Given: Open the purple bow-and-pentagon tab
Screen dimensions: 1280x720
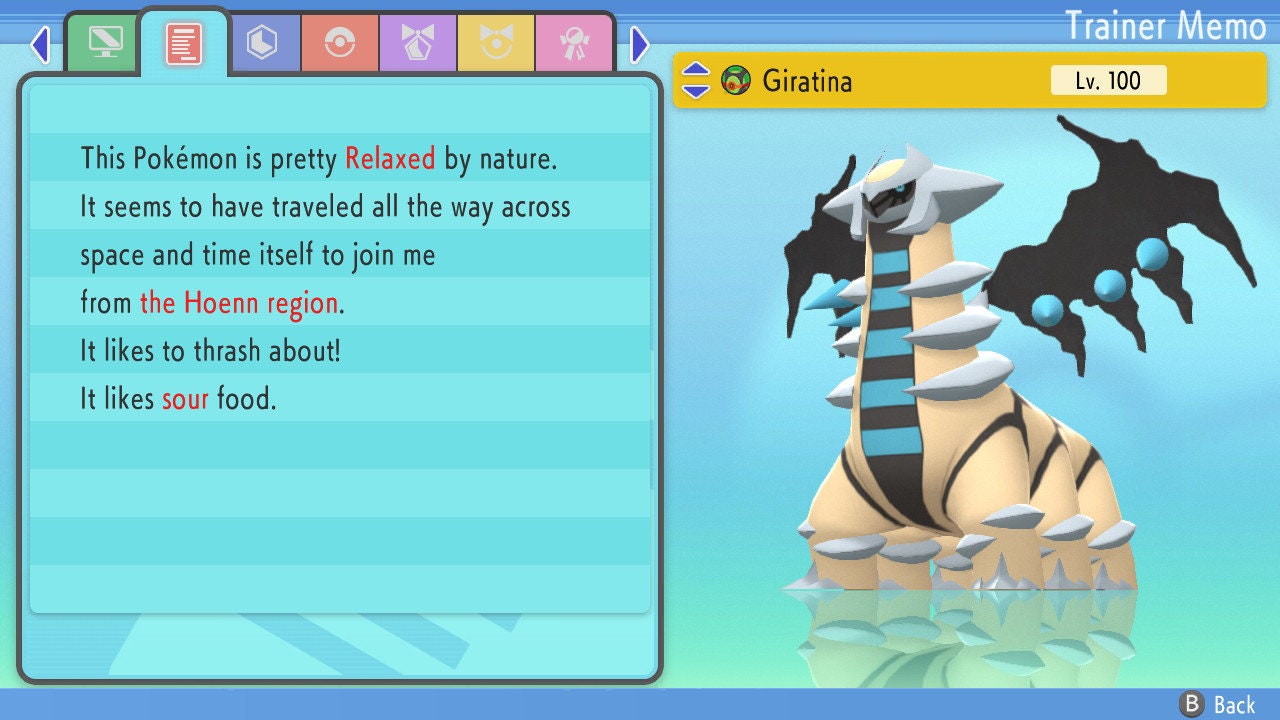Looking at the screenshot, I should click(x=418, y=43).
